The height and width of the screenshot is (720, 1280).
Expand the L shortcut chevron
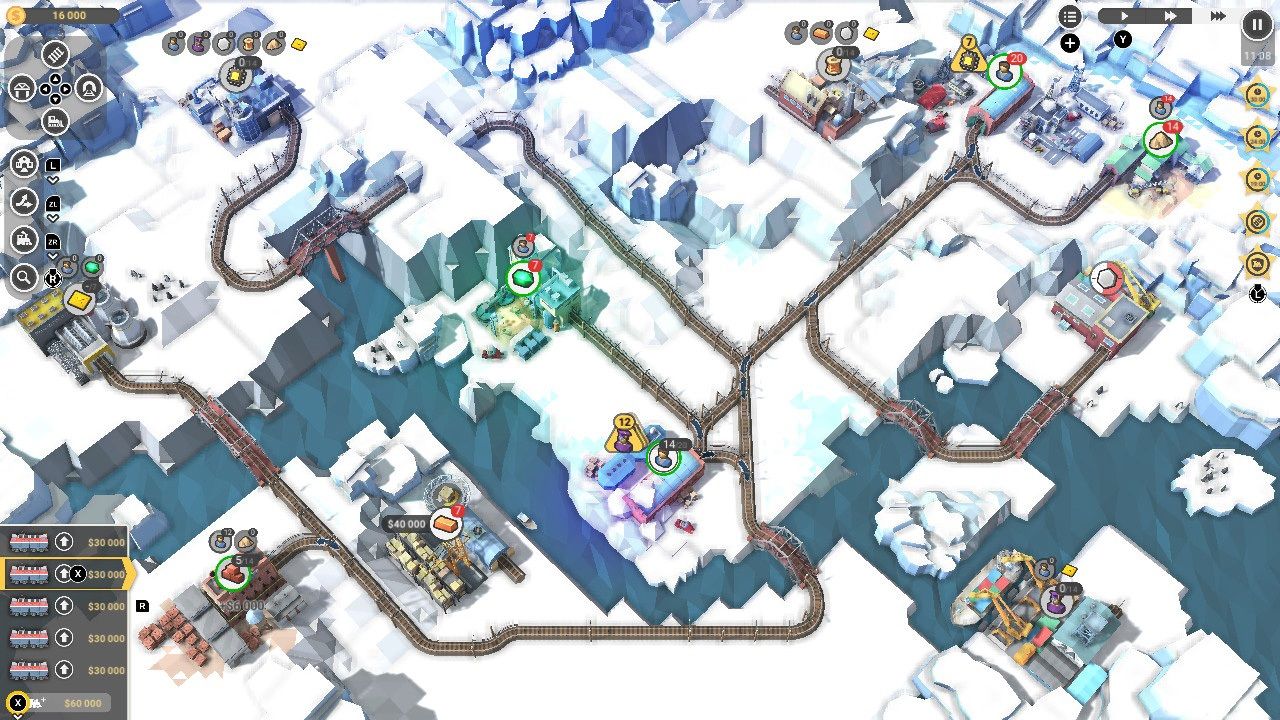tap(52, 180)
